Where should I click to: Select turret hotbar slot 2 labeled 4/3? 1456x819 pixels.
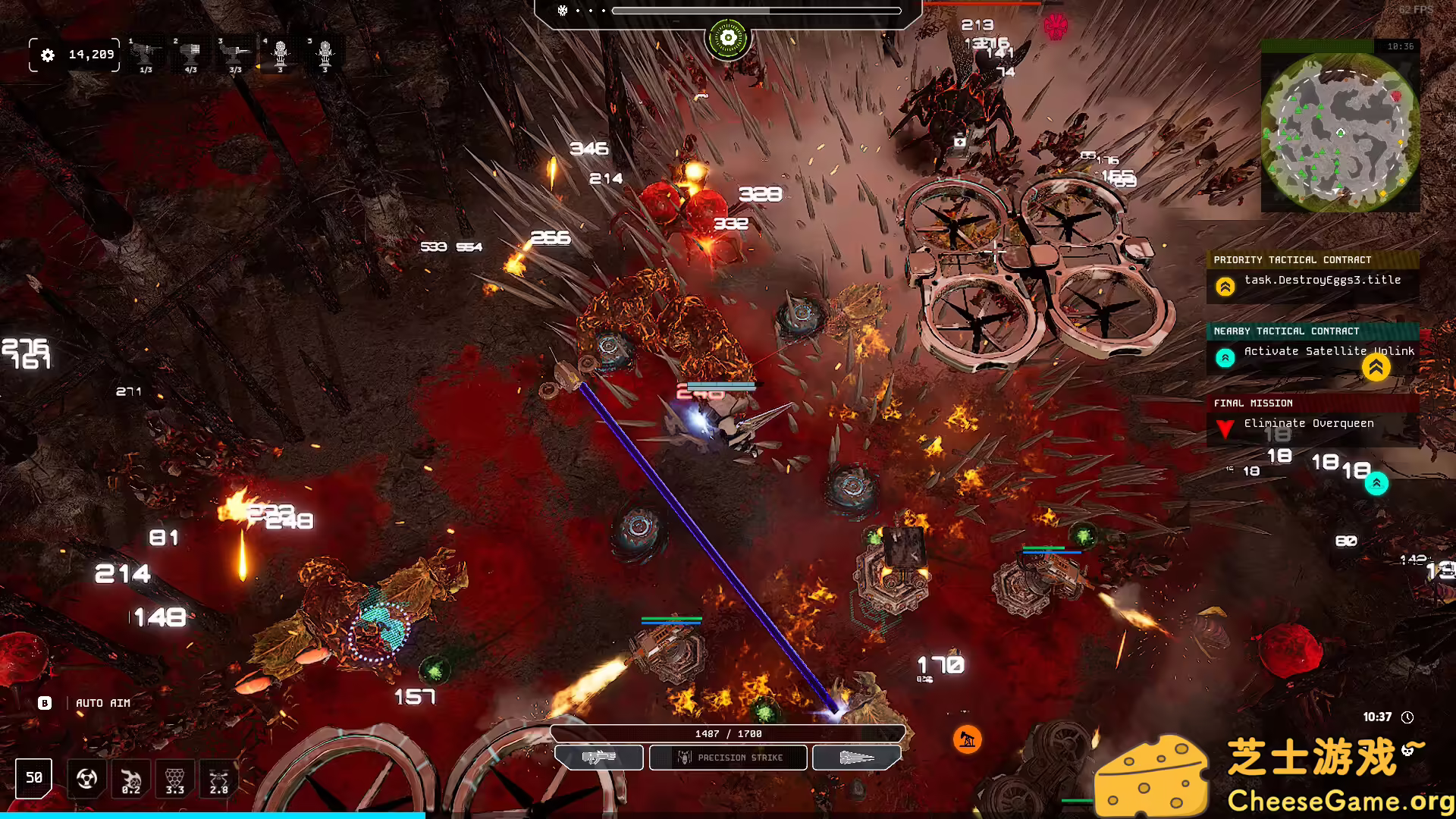point(191,53)
